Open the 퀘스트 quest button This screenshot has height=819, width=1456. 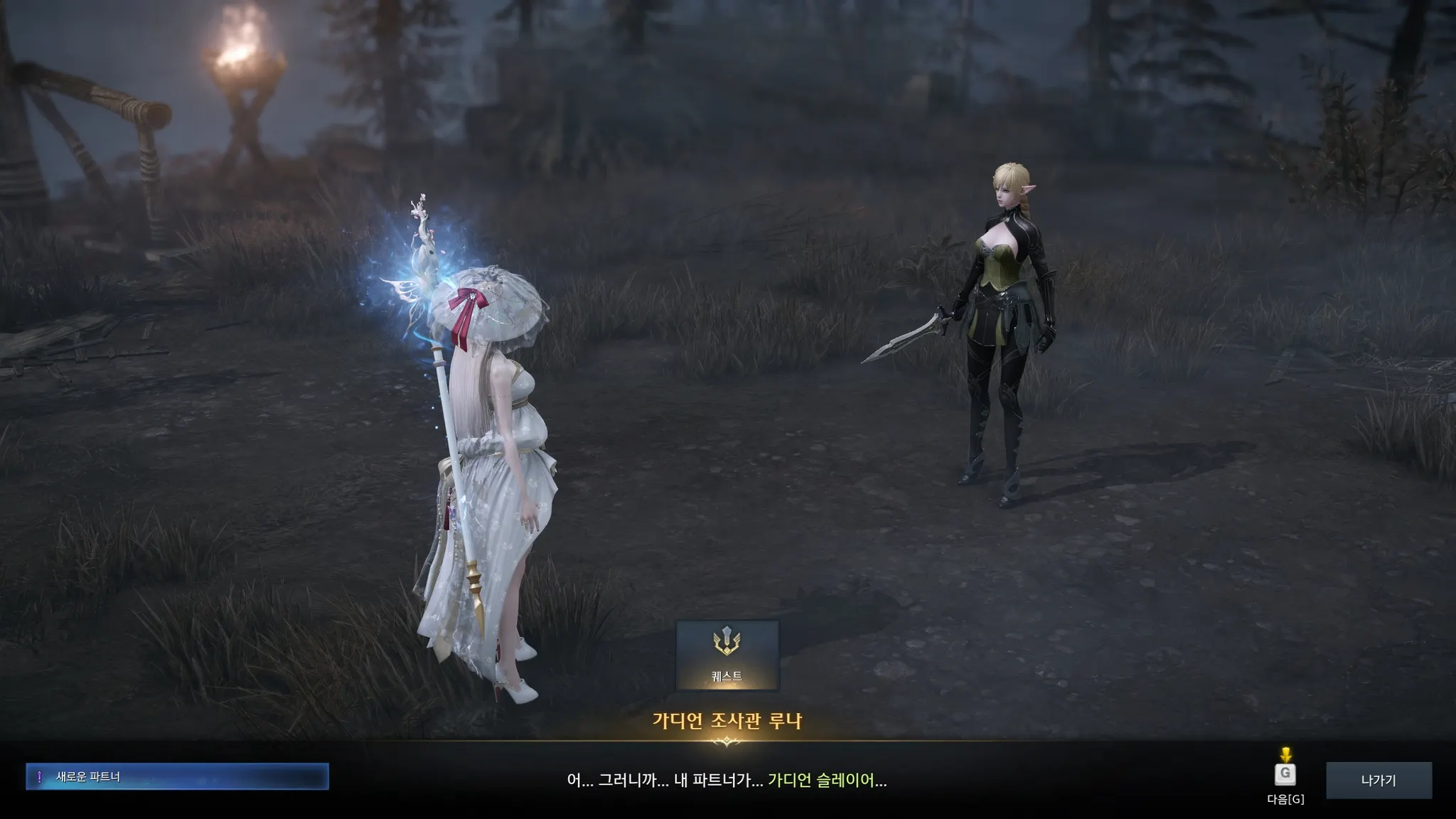727,655
